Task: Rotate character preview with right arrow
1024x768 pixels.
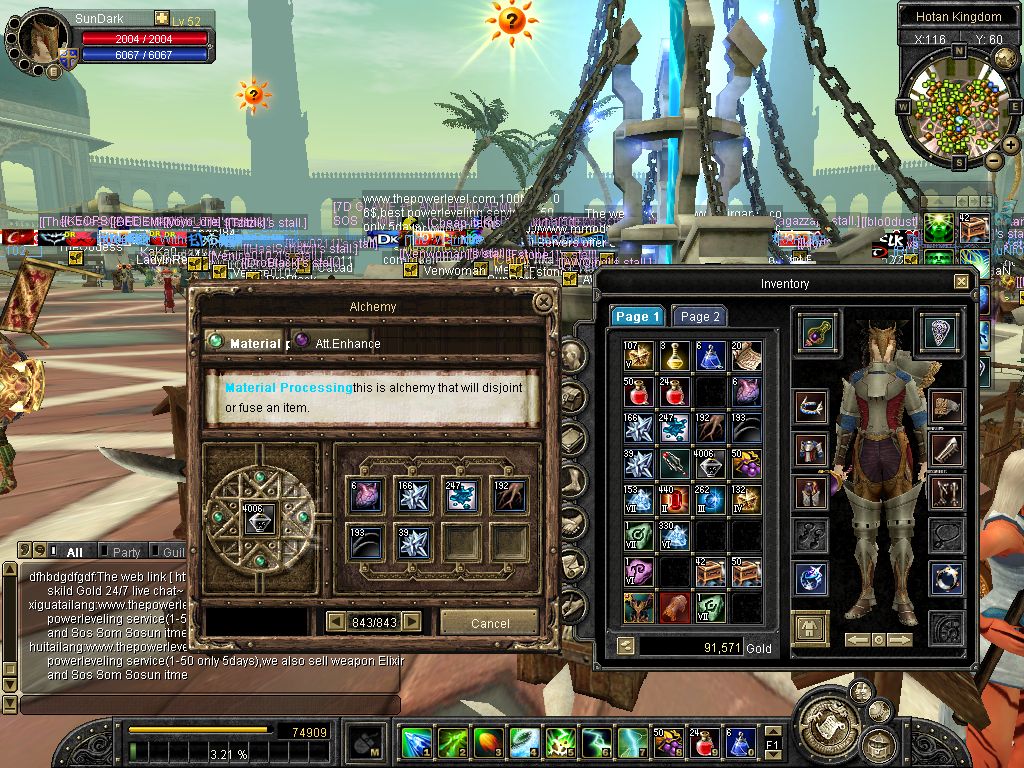Action: click(900, 640)
